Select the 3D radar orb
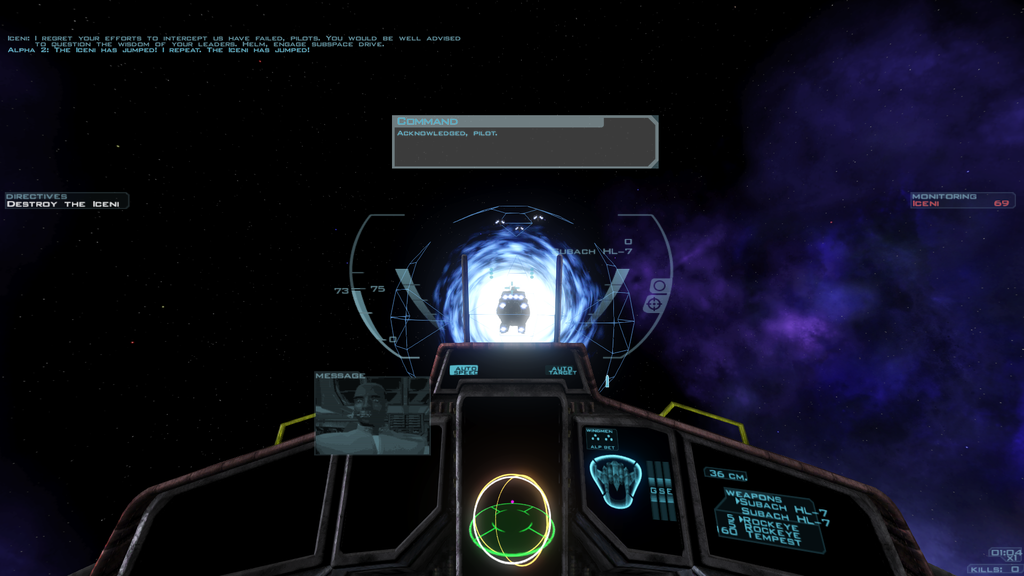Screen dimensions: 1024x576 [x=512, y=520]
